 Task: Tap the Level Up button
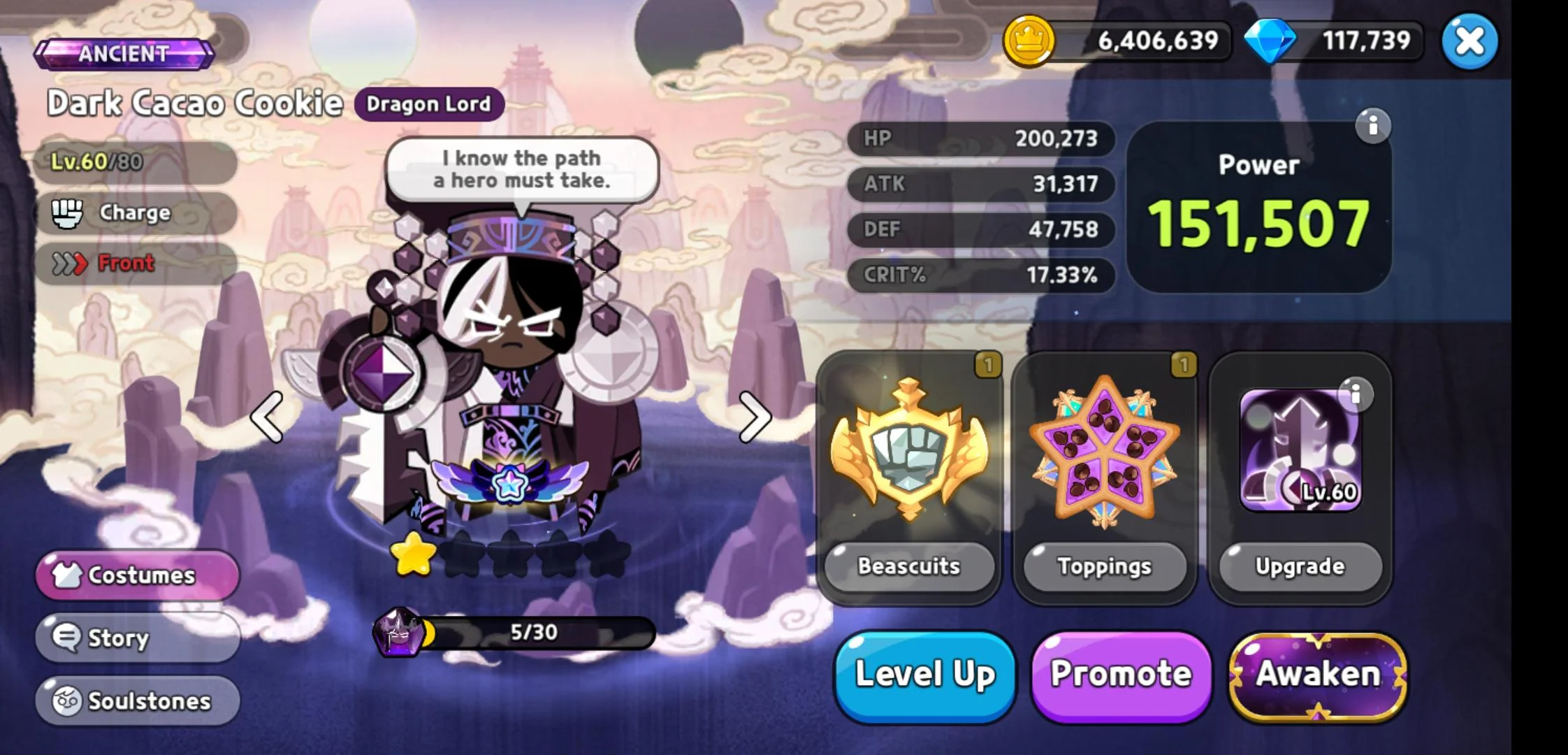click(x=924, y=675)
